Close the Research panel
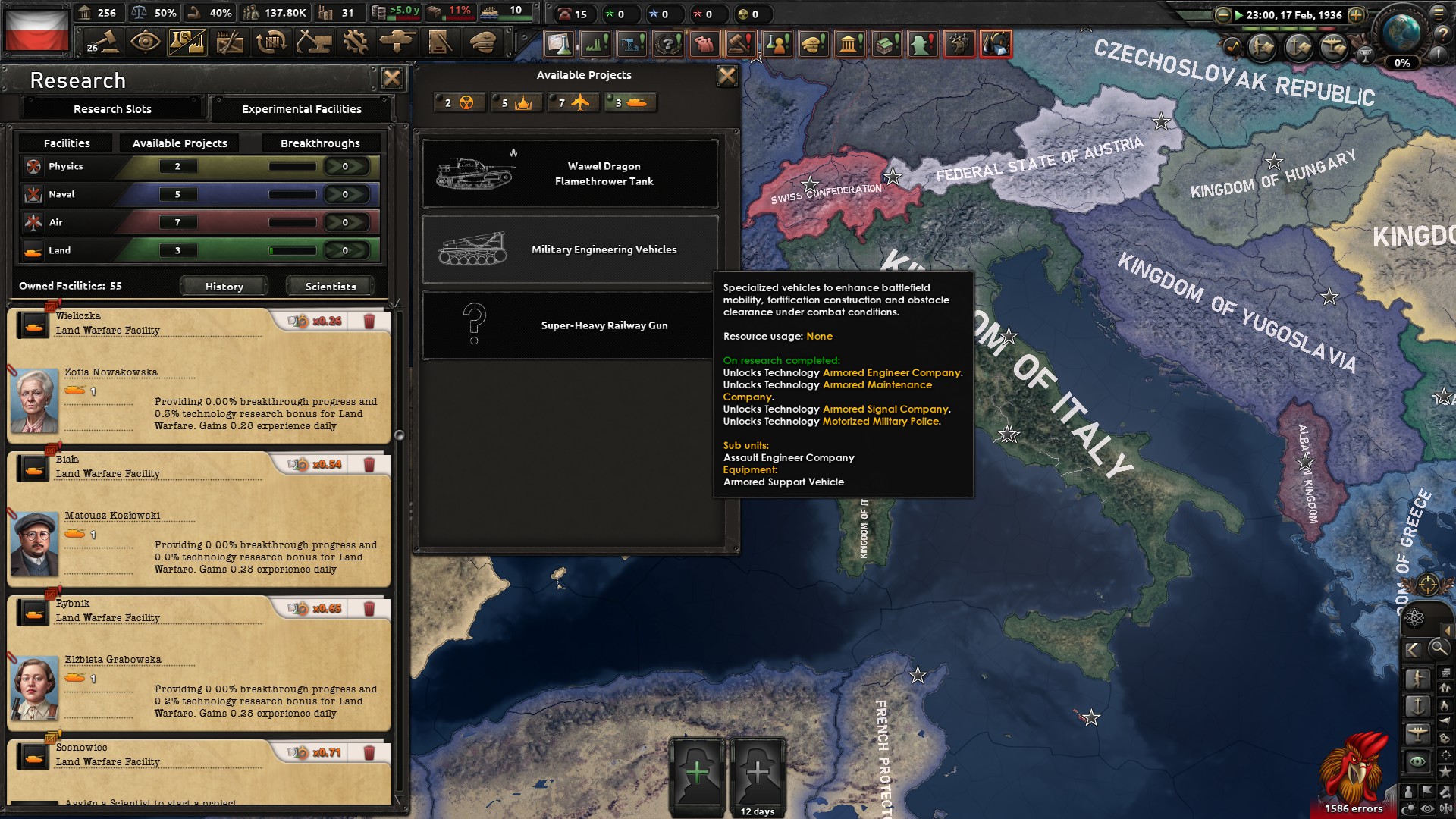The image size is (1456, 819). pos(391,78)
